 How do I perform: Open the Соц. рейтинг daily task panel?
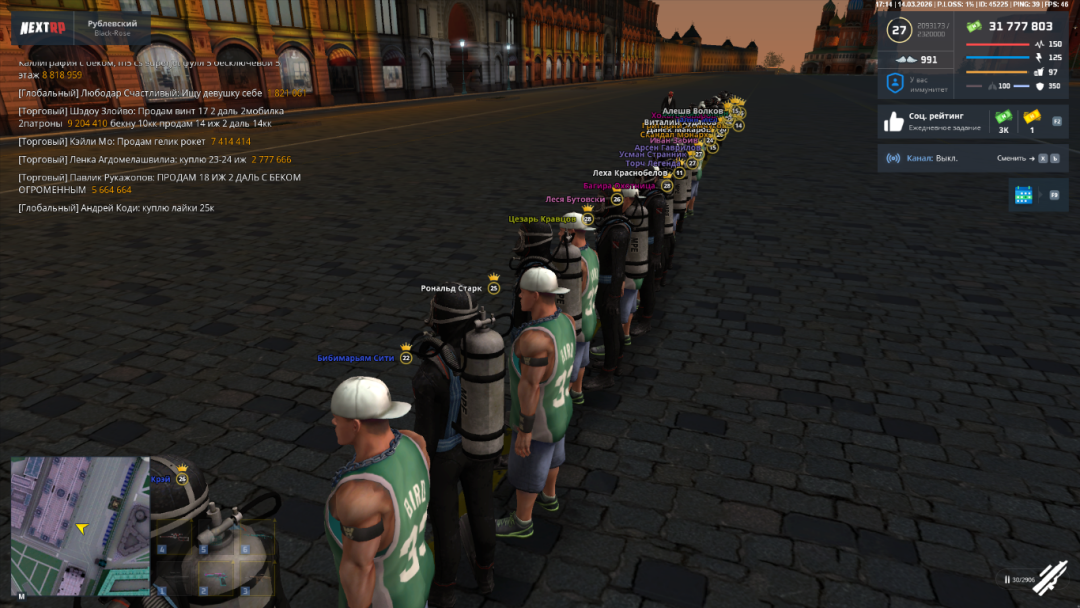[935, 122]
